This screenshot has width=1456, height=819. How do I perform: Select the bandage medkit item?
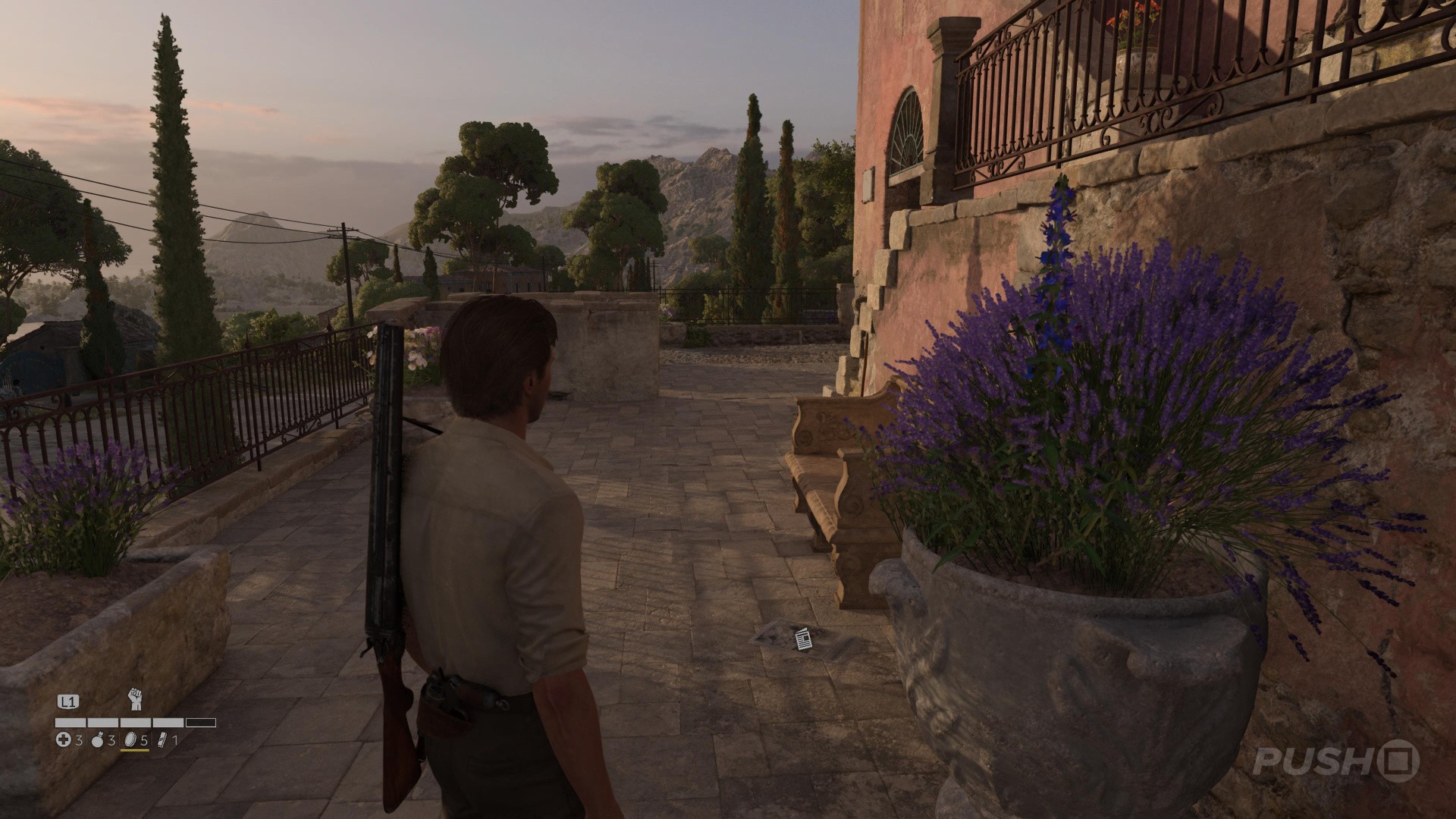coord(64,740)
